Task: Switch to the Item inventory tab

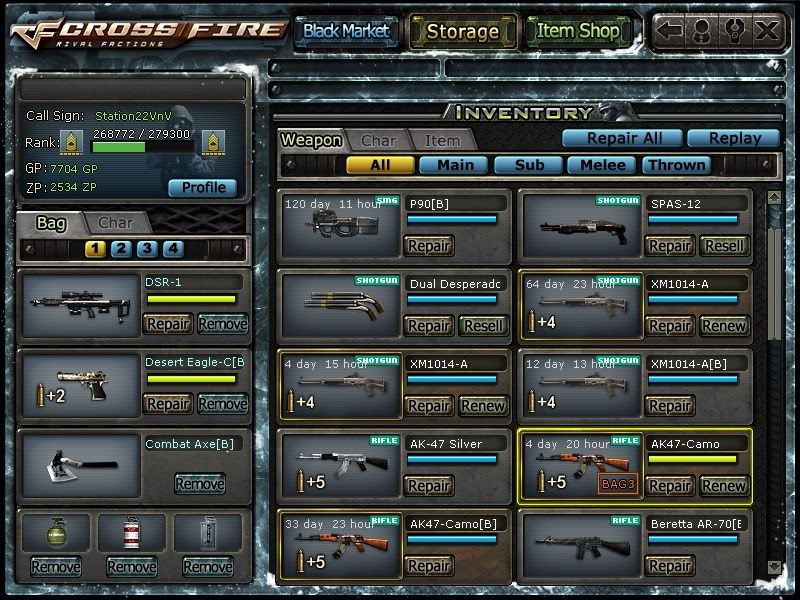Action: [442, 141]
